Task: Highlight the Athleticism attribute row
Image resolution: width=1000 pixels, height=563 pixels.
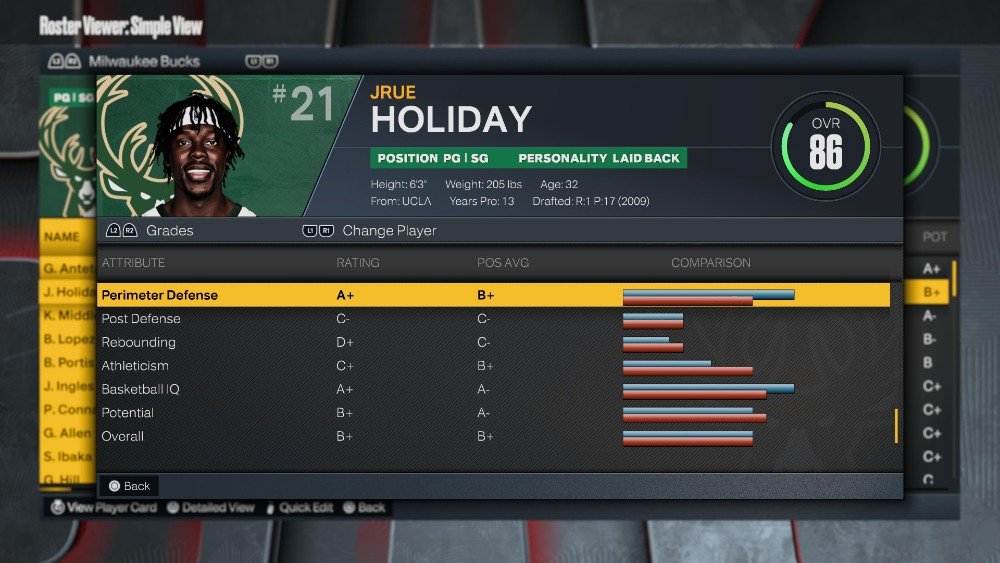Action: [x=493, y=366]
